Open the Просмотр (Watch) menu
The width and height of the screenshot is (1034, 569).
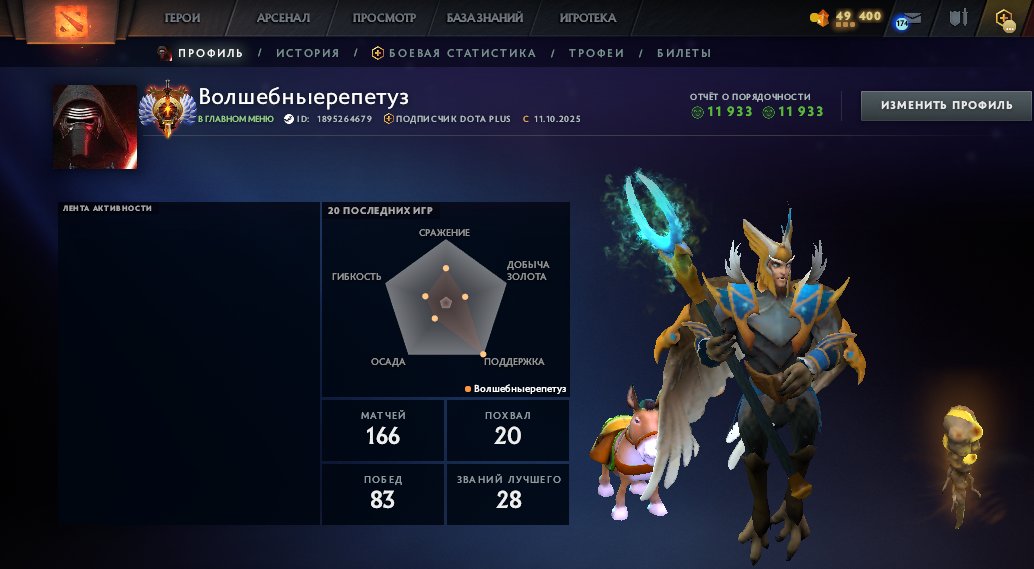[x=384, y=18]
